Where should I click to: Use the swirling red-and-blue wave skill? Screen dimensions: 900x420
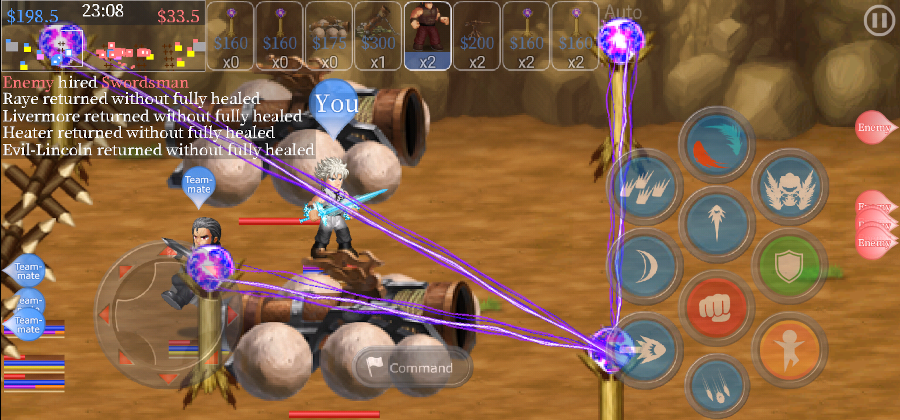(717, 144)
